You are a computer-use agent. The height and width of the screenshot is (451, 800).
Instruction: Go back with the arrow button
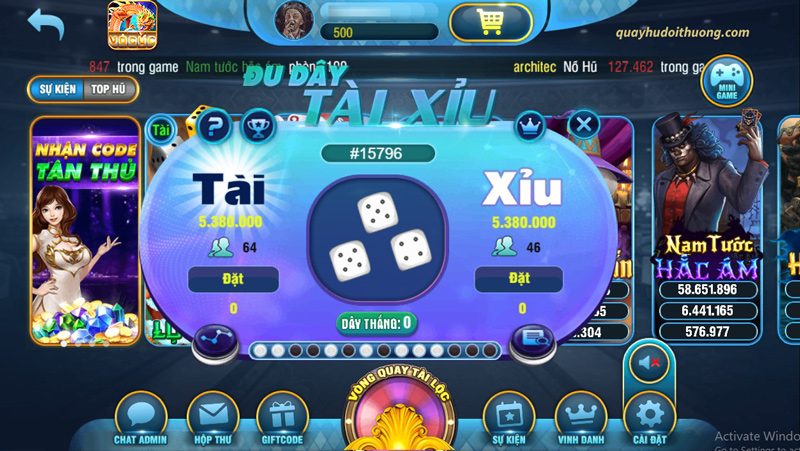point(44,22)
